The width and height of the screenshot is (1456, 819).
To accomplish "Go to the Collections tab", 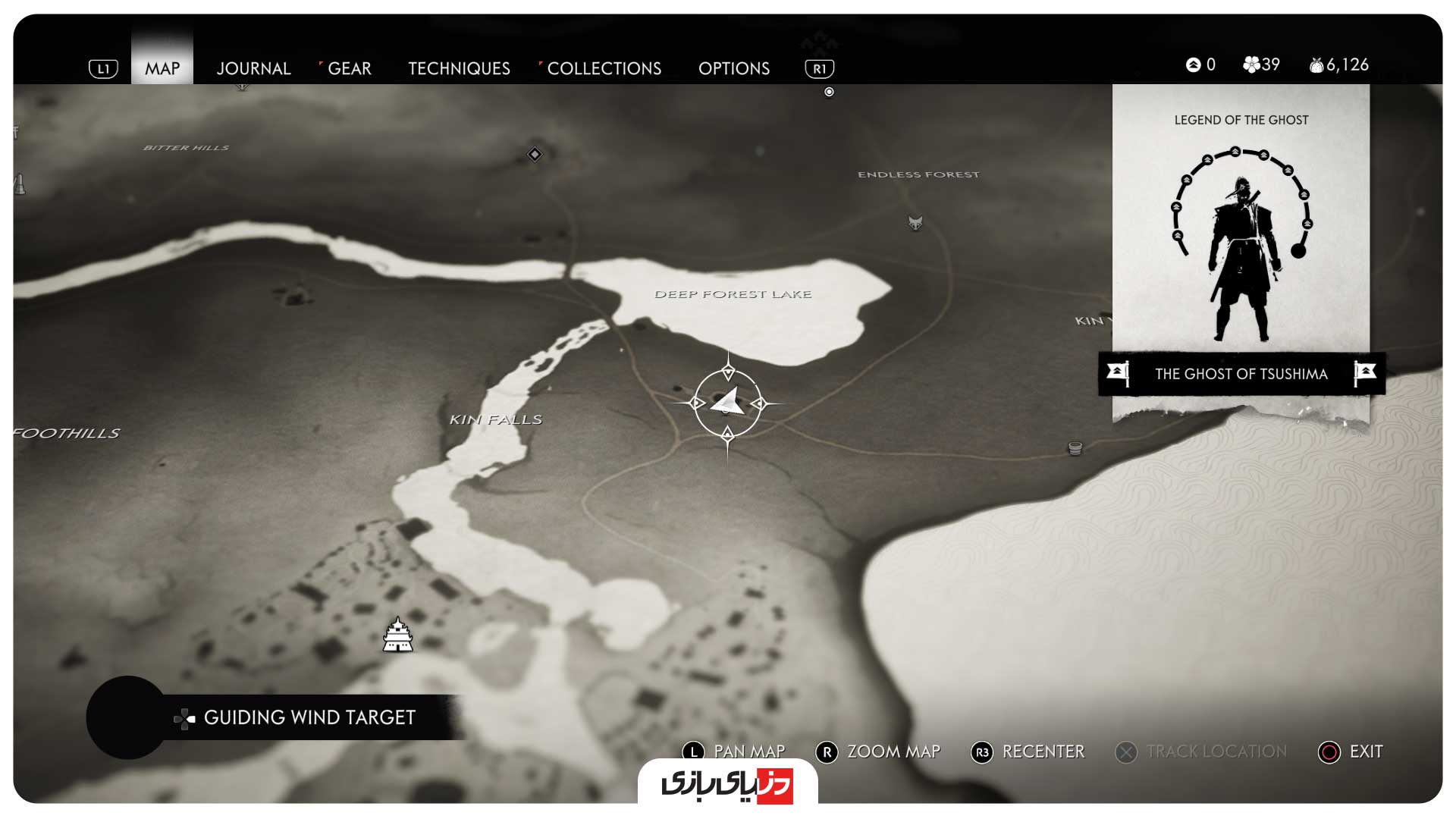I will pyautogui.click(x=604, y=68).
